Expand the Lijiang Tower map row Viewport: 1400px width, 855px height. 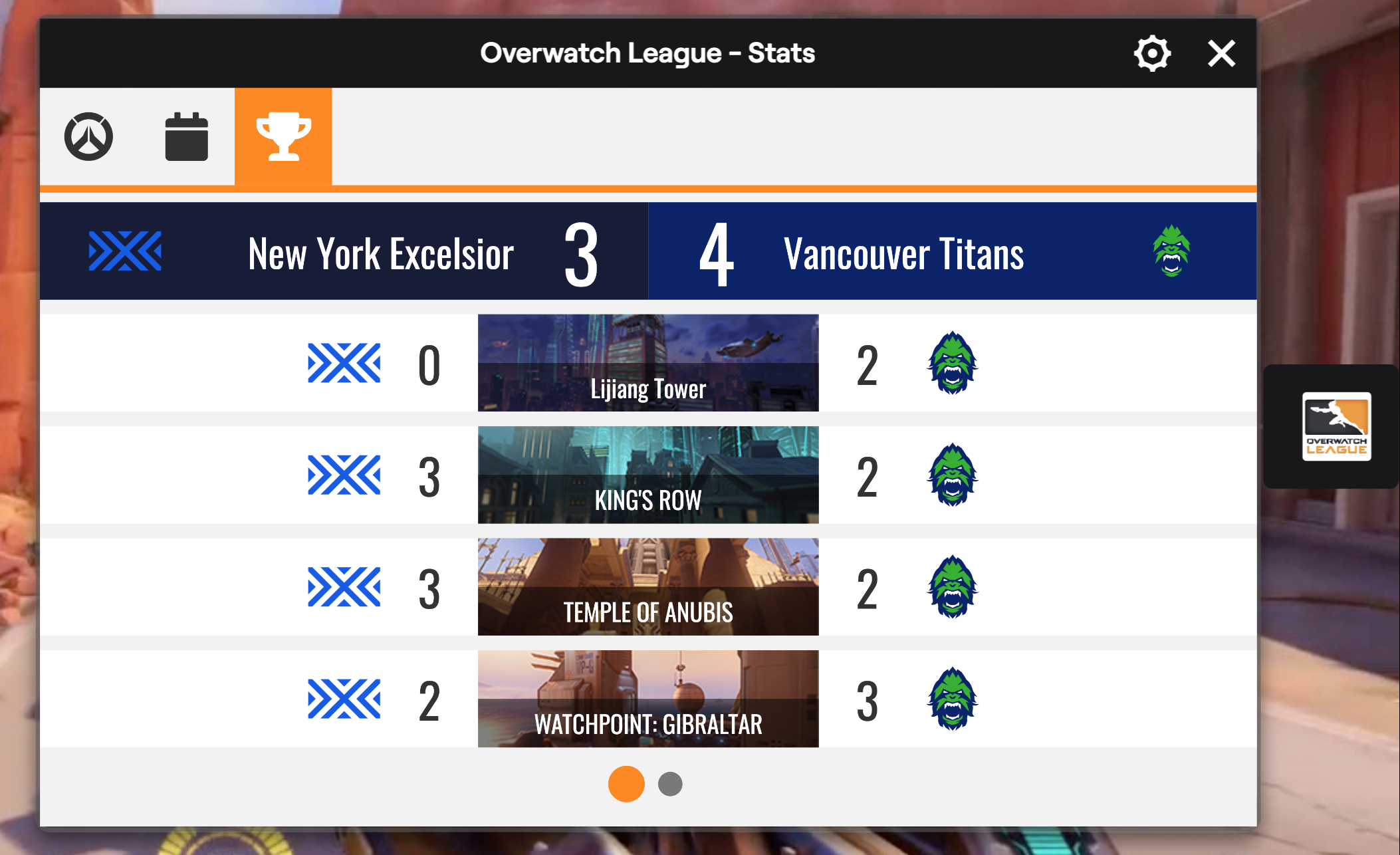point(648,362)
